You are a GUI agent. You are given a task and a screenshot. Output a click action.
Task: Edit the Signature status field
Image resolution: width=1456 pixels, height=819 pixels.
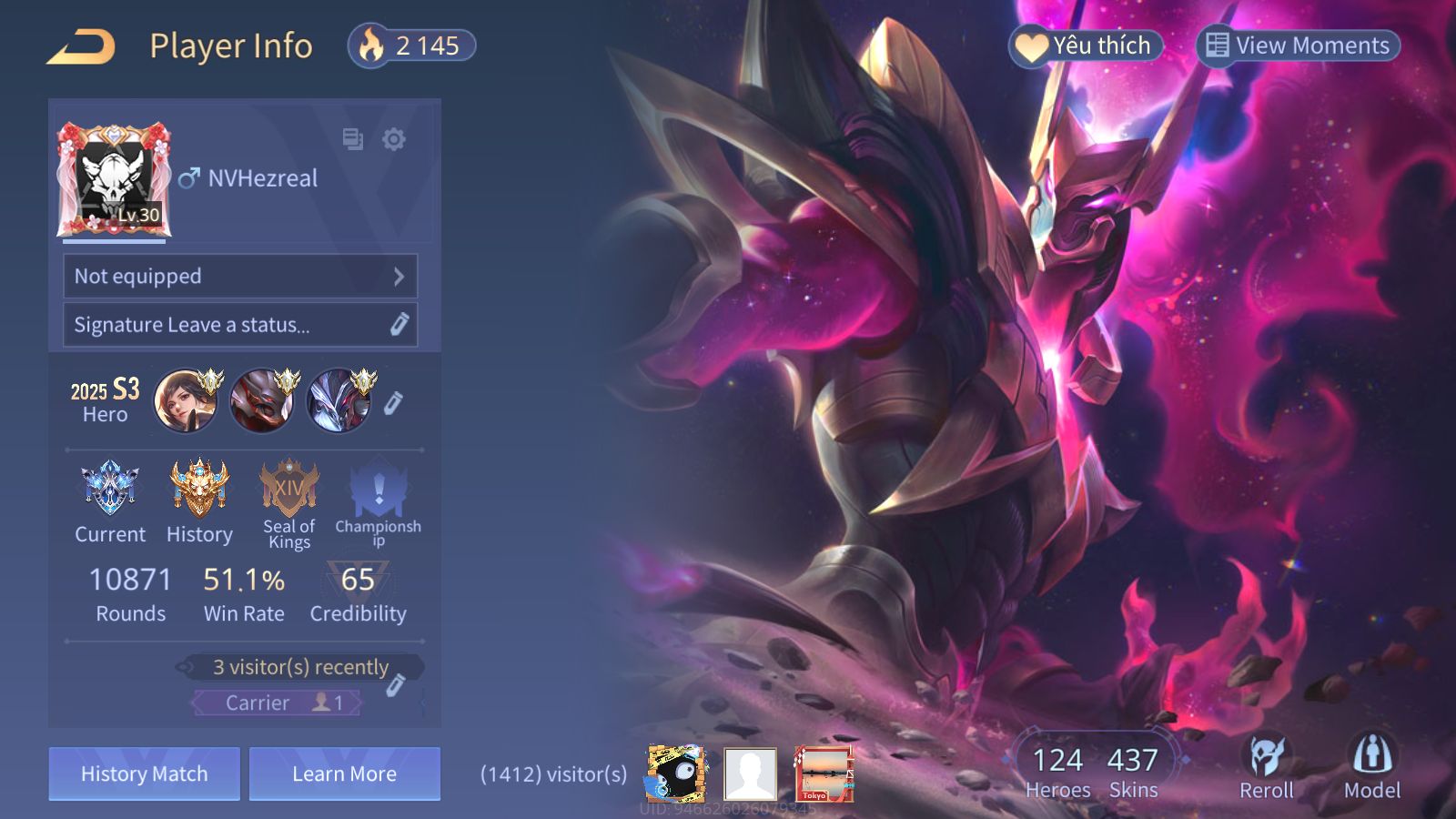pos(240,325)
